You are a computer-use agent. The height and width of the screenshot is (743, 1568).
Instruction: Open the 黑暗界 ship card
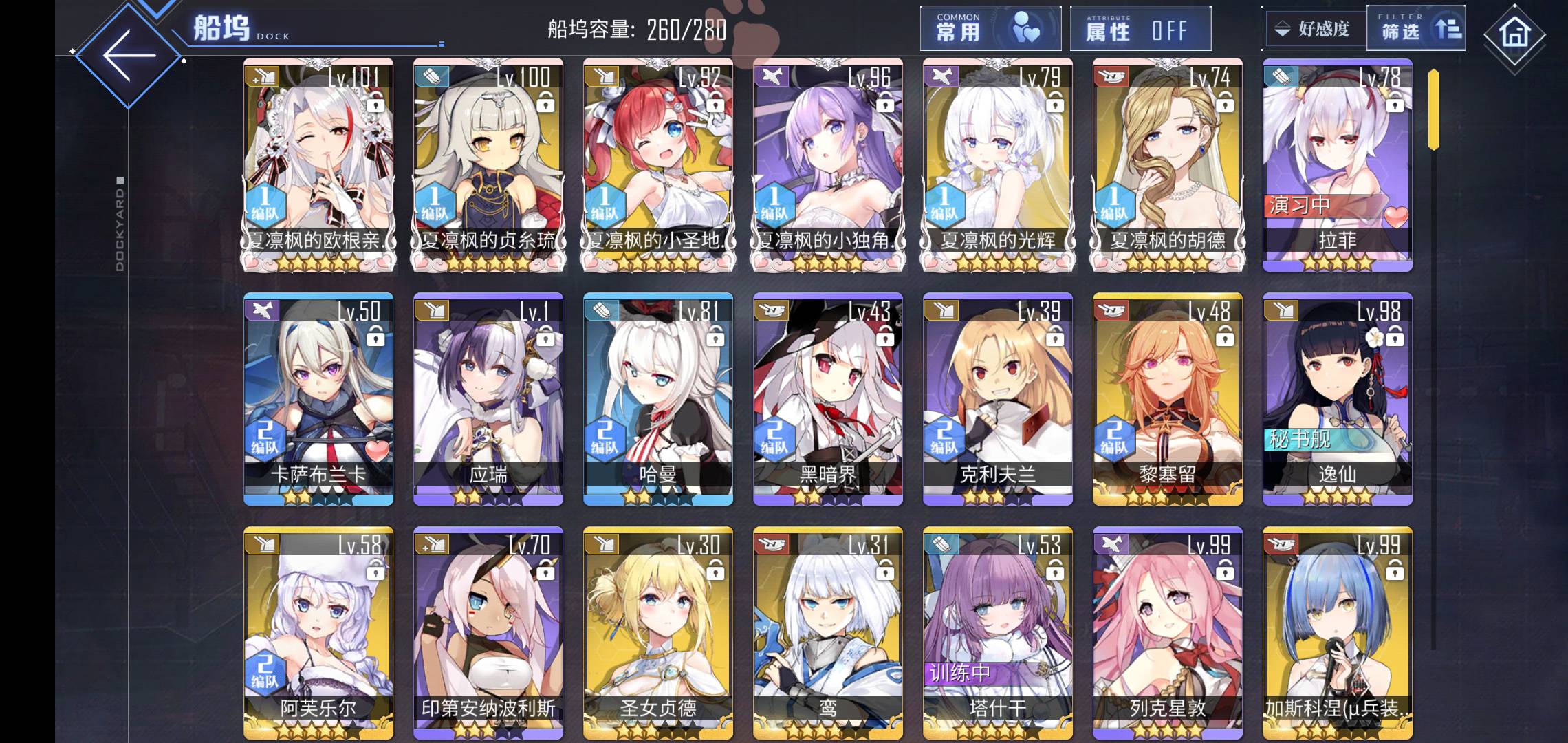click(x=828, y=399)
